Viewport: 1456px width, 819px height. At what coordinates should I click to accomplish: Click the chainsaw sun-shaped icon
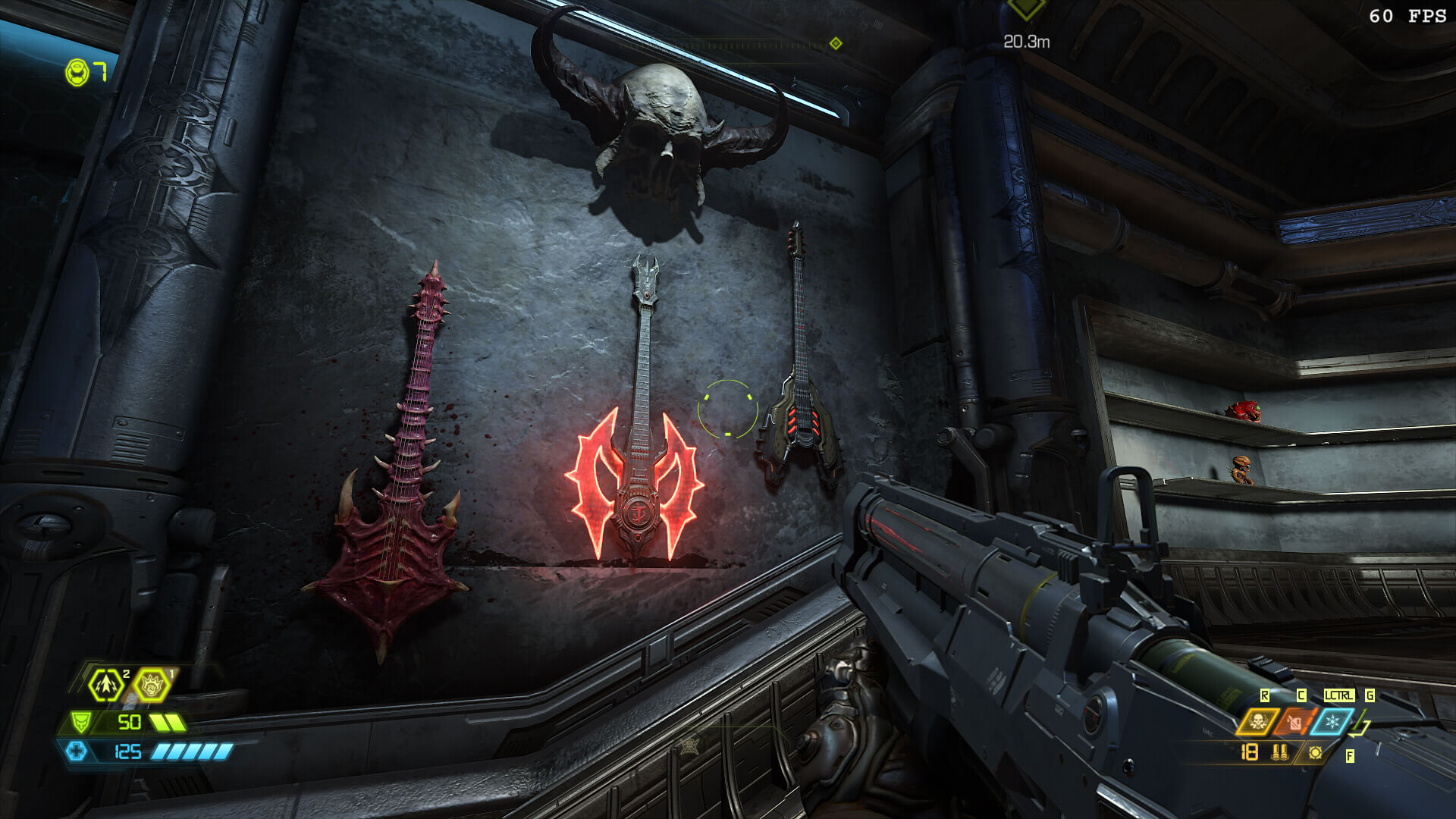(1315, 752)
